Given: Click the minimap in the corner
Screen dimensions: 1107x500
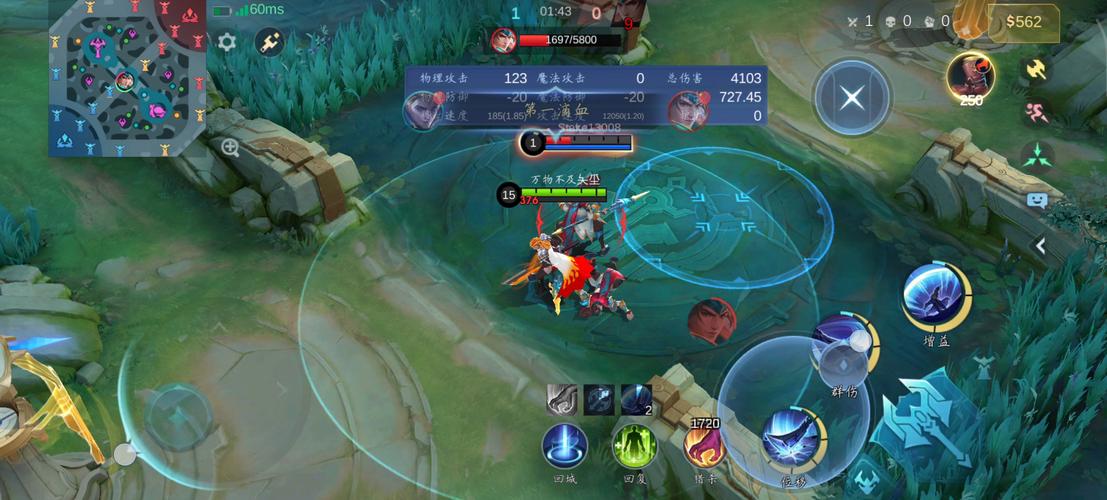Looking at the screenshot, I should (x=127, y=78).
